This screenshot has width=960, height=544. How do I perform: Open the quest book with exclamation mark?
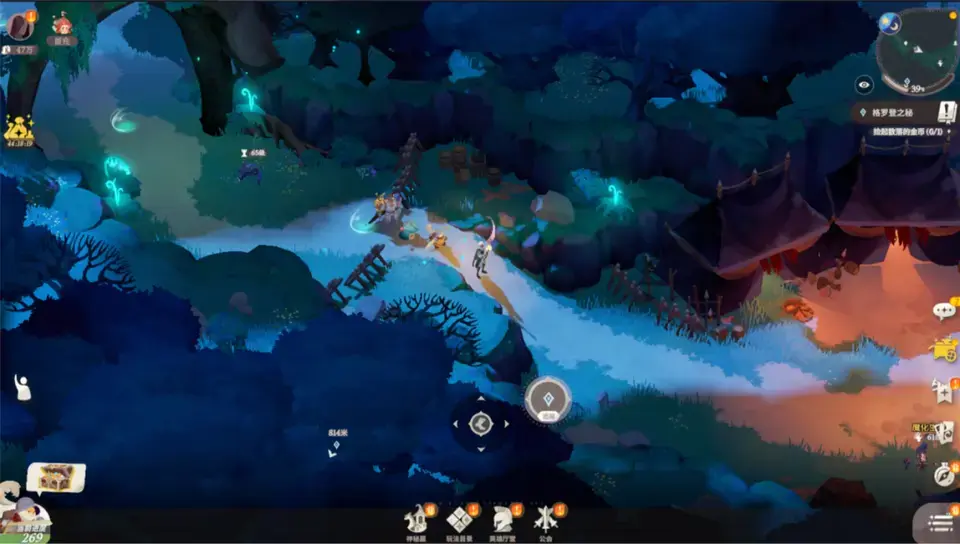tap(946, 111)
